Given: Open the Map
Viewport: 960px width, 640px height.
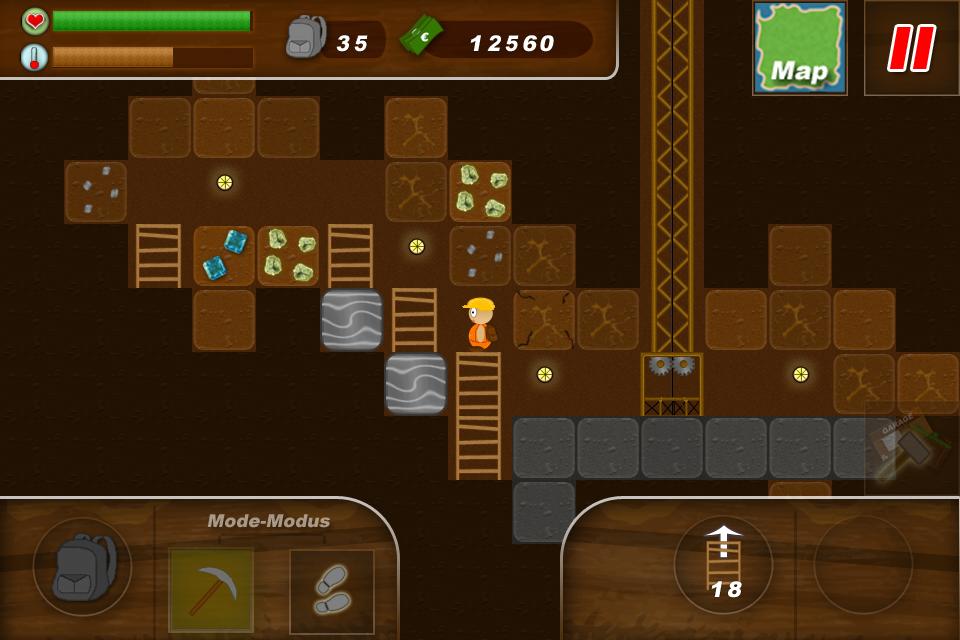Looking at the screenshot, I should 799,48.
